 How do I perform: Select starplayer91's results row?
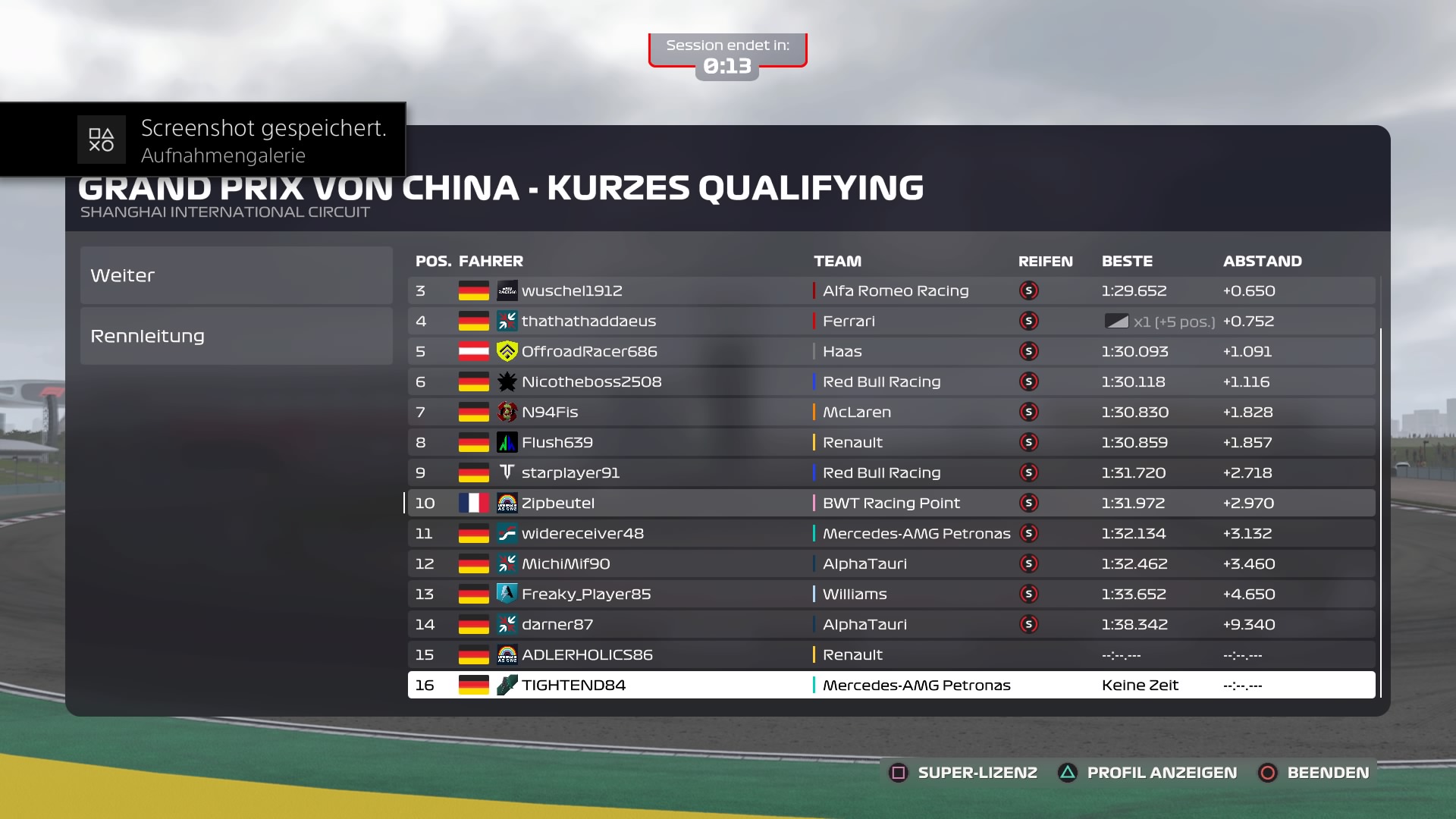tap(891, 472)
